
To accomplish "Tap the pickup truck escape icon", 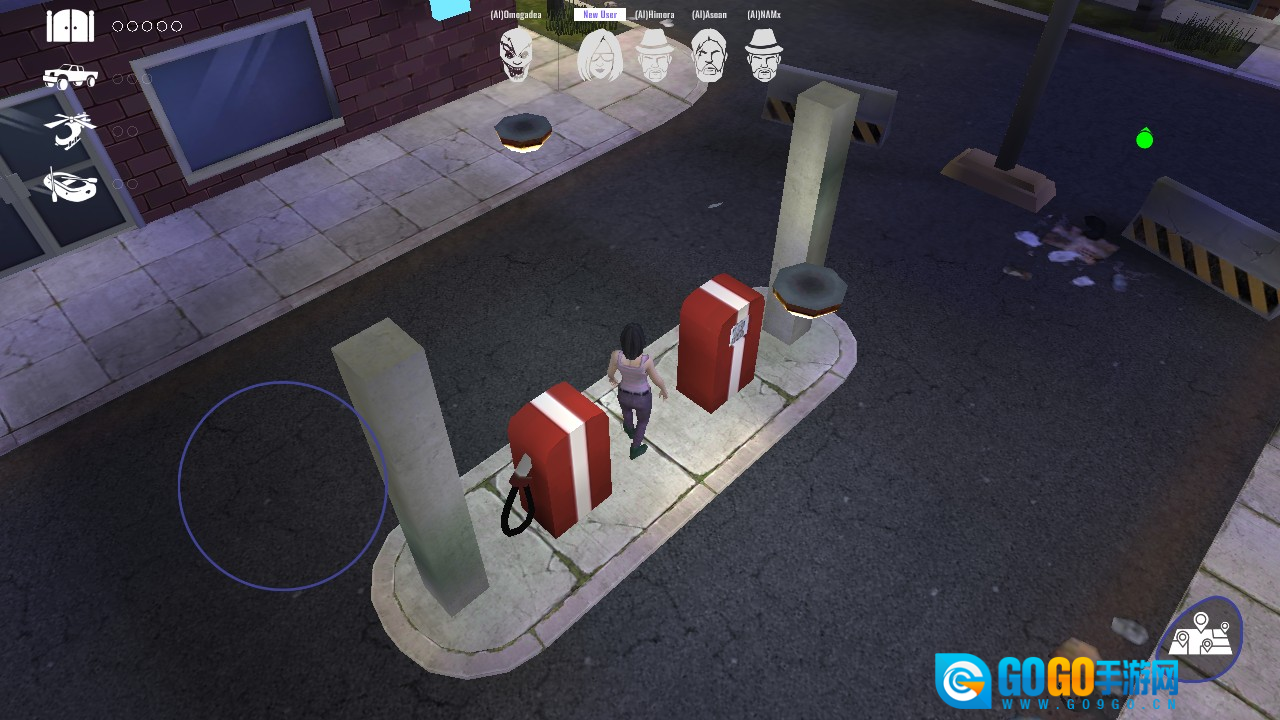I will 70,76.
